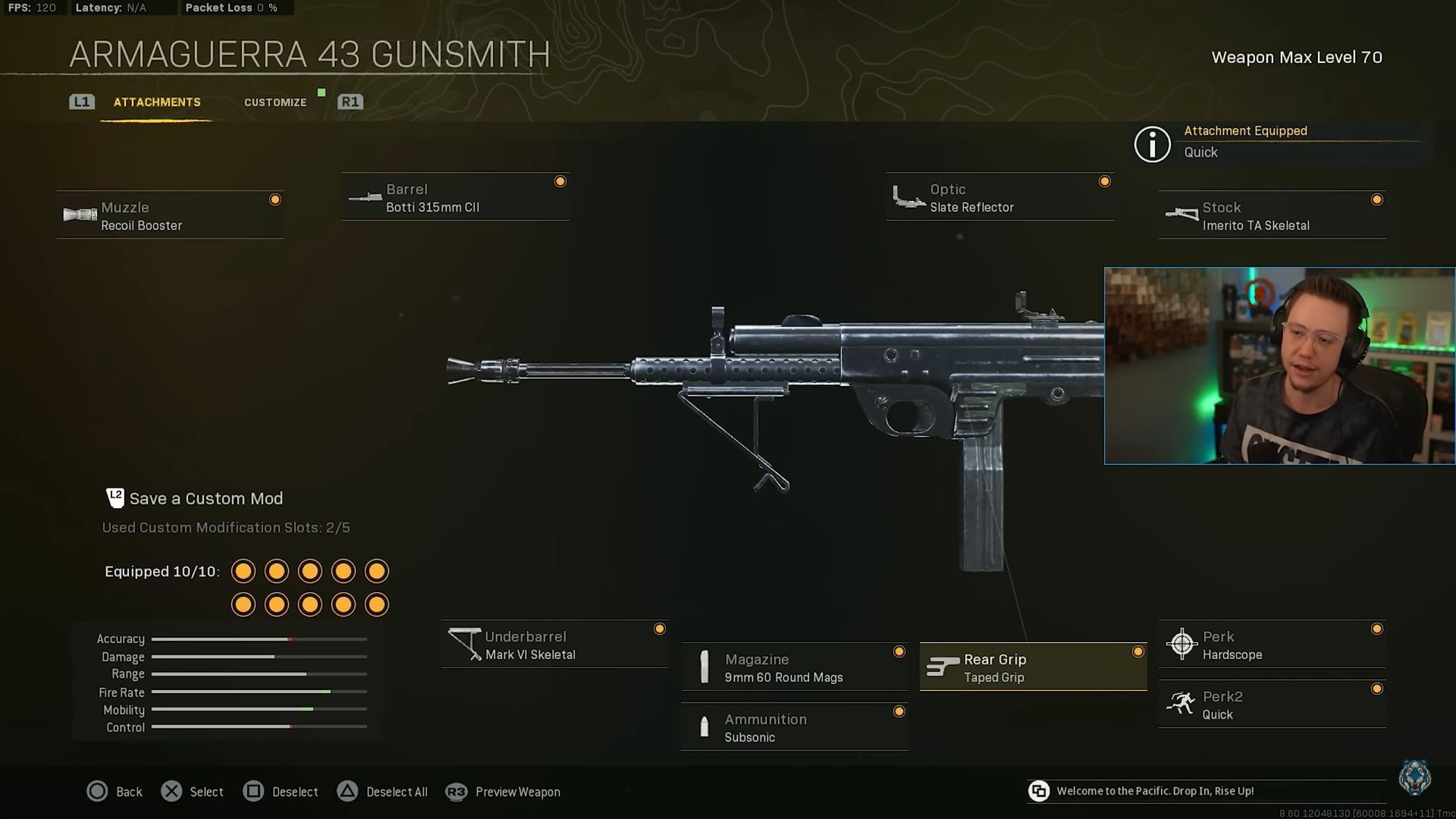Click the Perk Hardscope crosshair icon
Image resolution: width=1456 pixels, height=819 pixels.
[x=1181, y=644]
